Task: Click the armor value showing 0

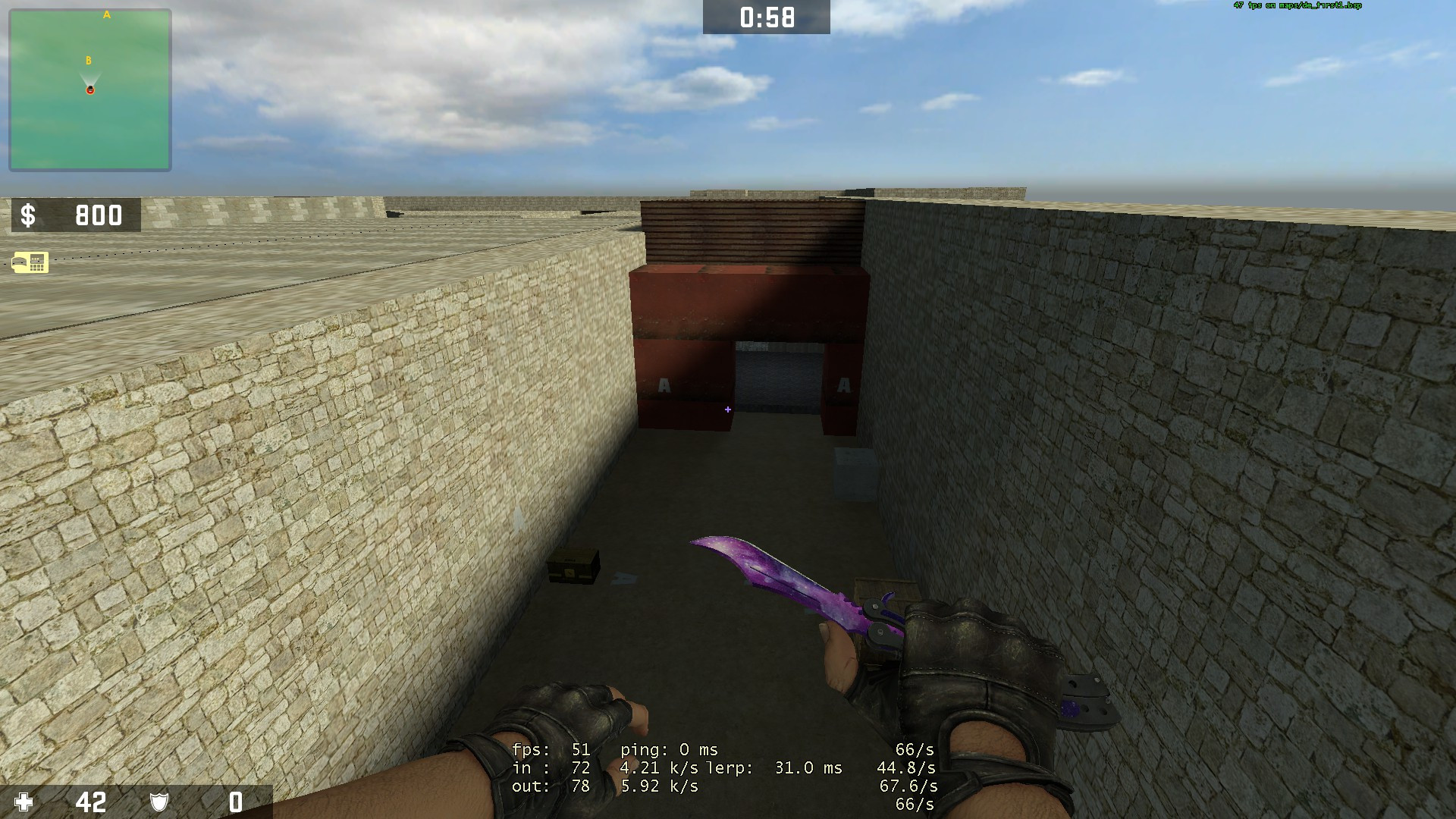Action: click(x=235, y=800)
